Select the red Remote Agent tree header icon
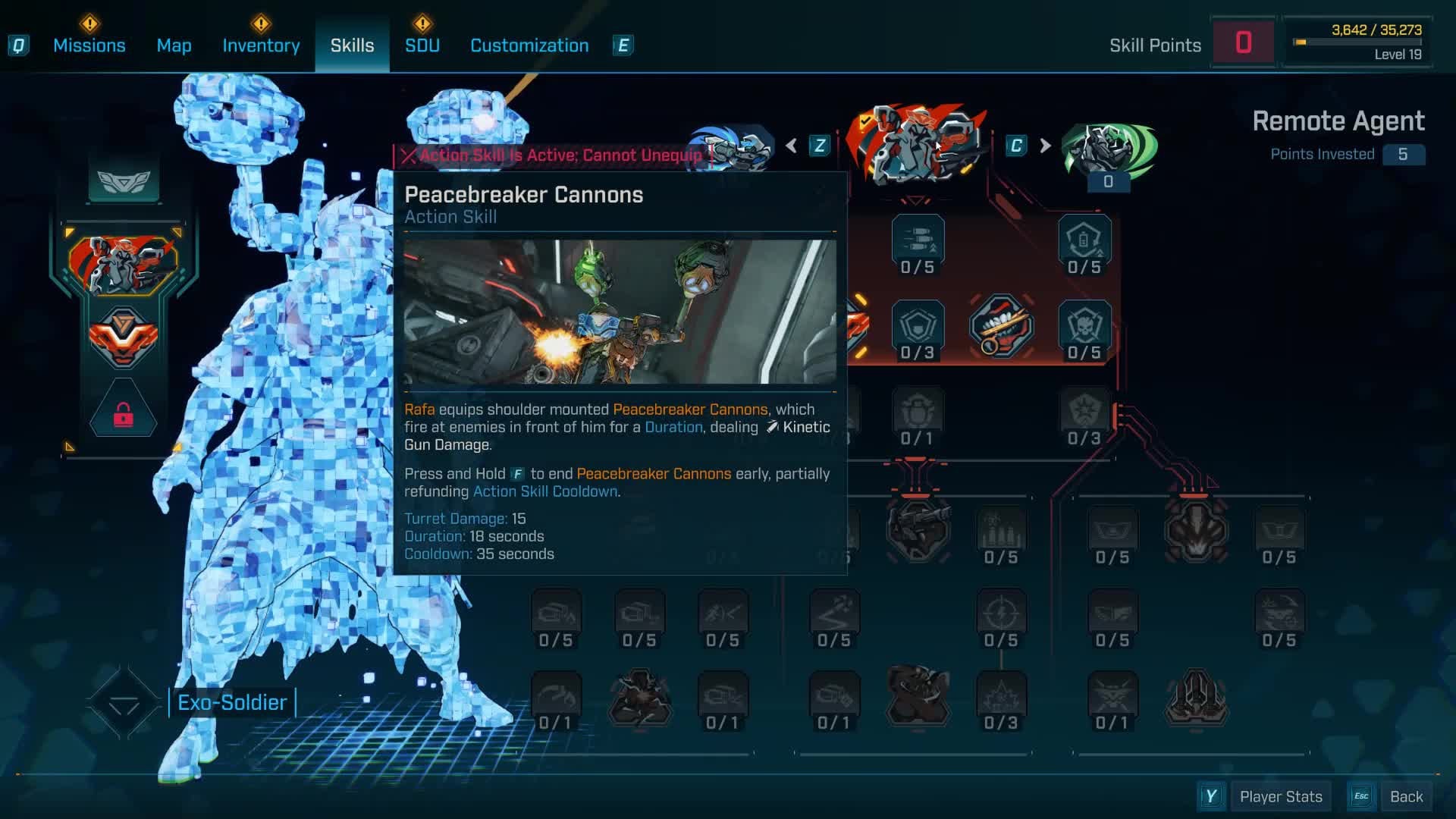1456x819 pixels. tap(917, 146)
